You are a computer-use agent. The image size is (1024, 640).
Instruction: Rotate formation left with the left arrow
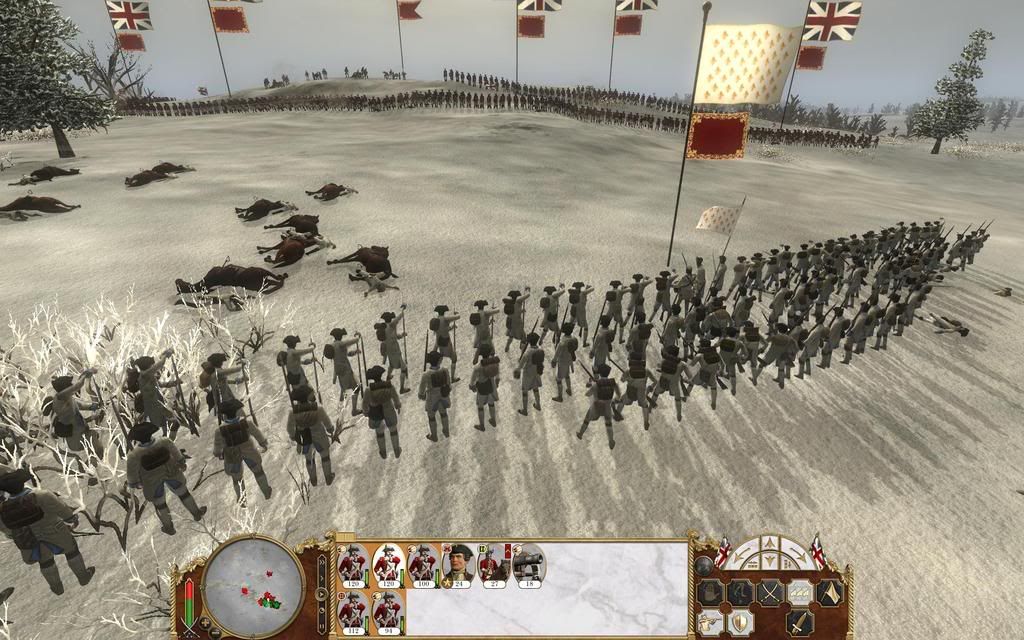pyautogui.click(x=743, y=558)
